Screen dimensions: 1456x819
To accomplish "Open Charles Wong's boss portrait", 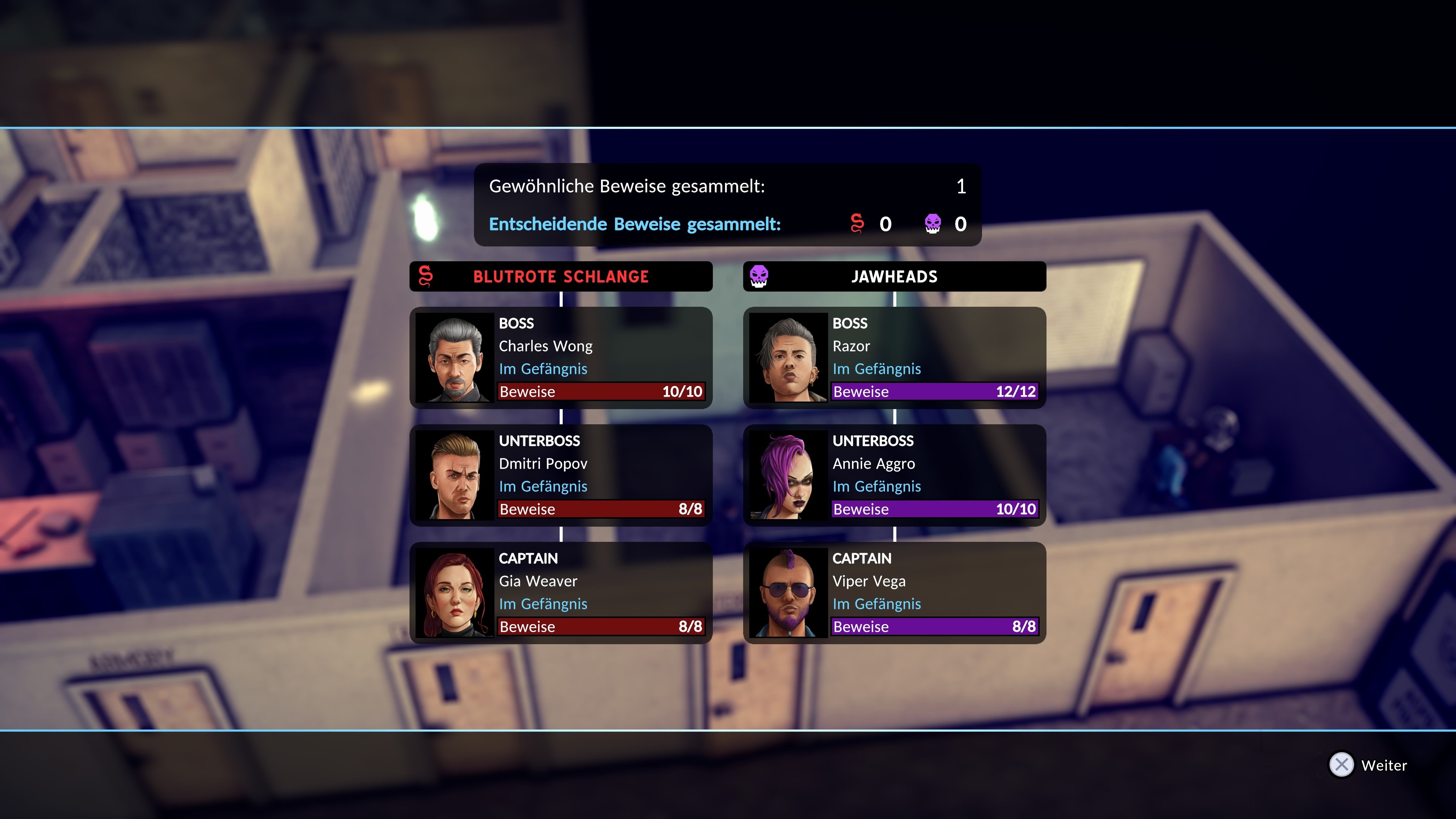I will pyautogui.click(x=455, y=357).
